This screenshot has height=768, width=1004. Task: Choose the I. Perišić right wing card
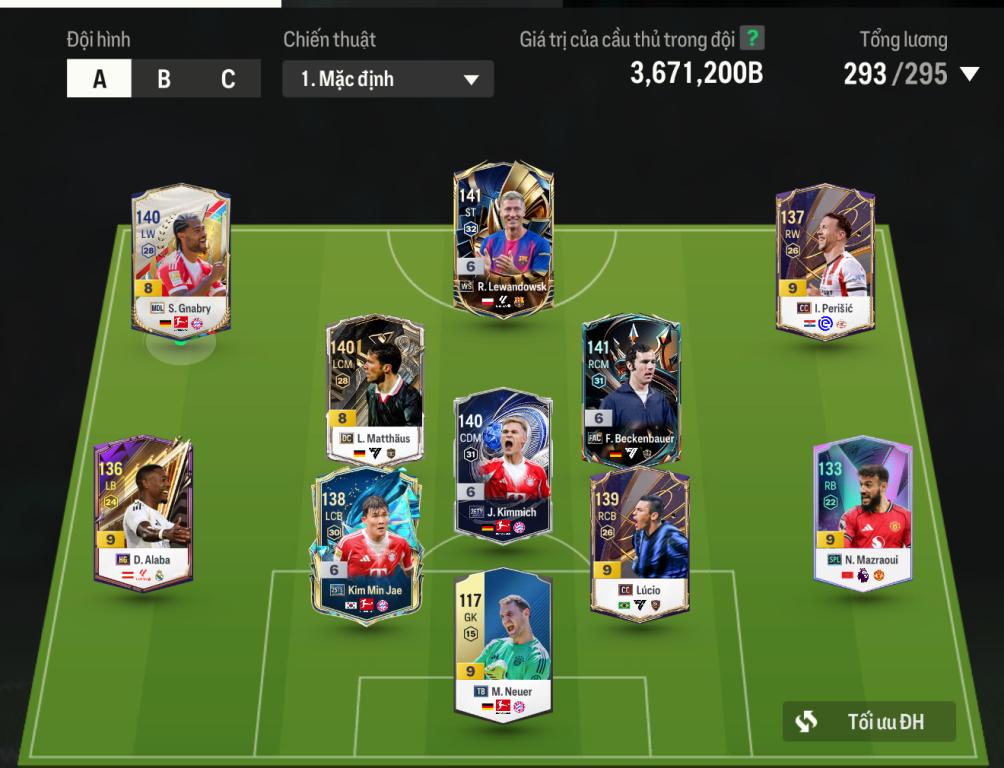tap(826, 260)
